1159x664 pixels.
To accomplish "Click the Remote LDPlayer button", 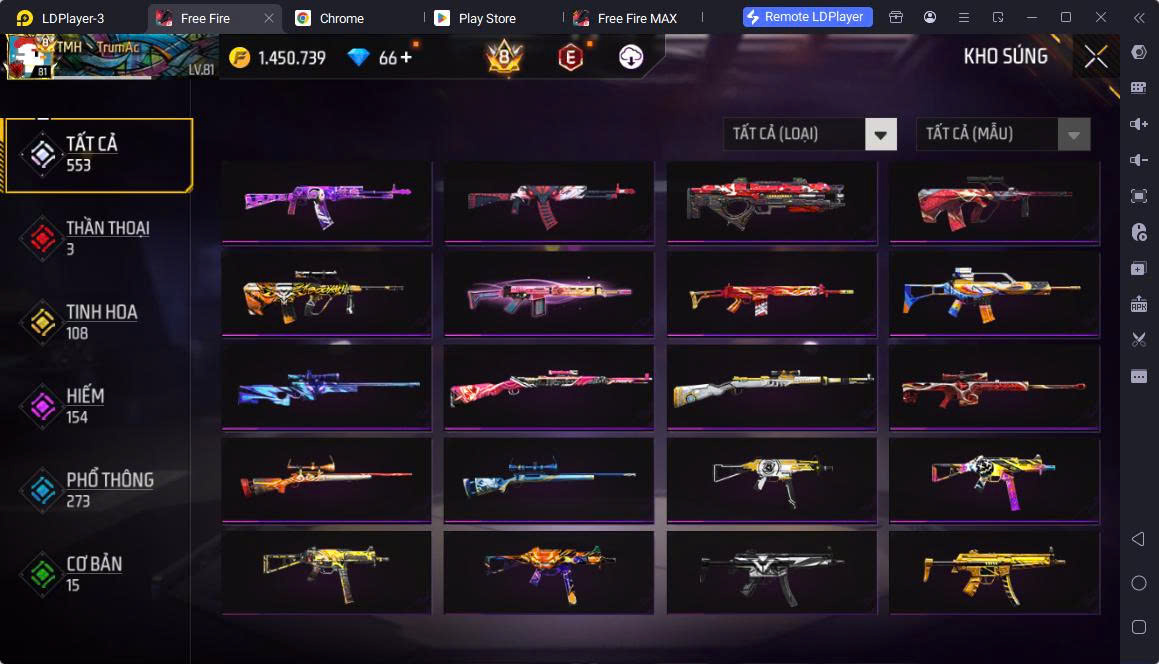I will (x=808, y=17).
